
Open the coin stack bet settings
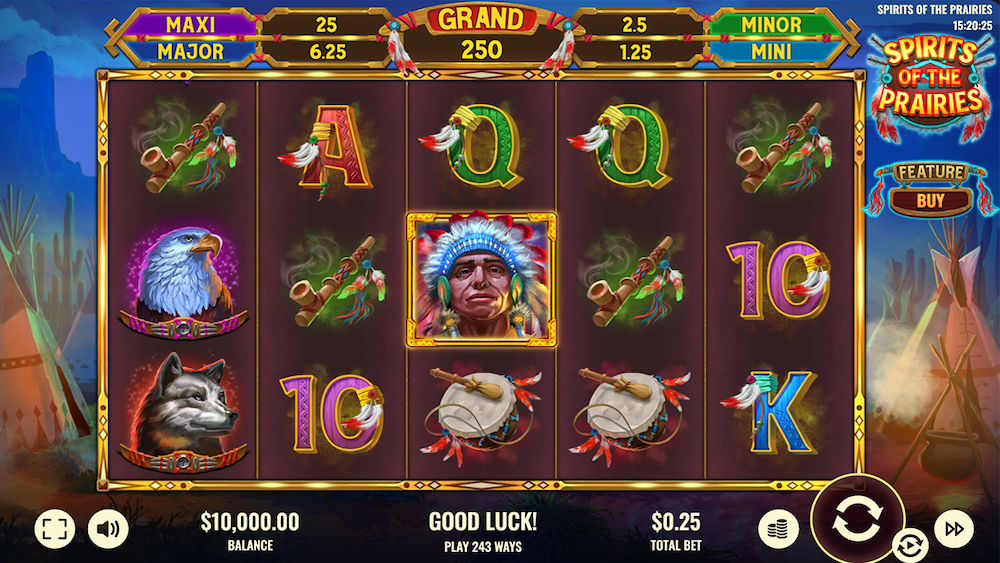click(x=778, y=528)
